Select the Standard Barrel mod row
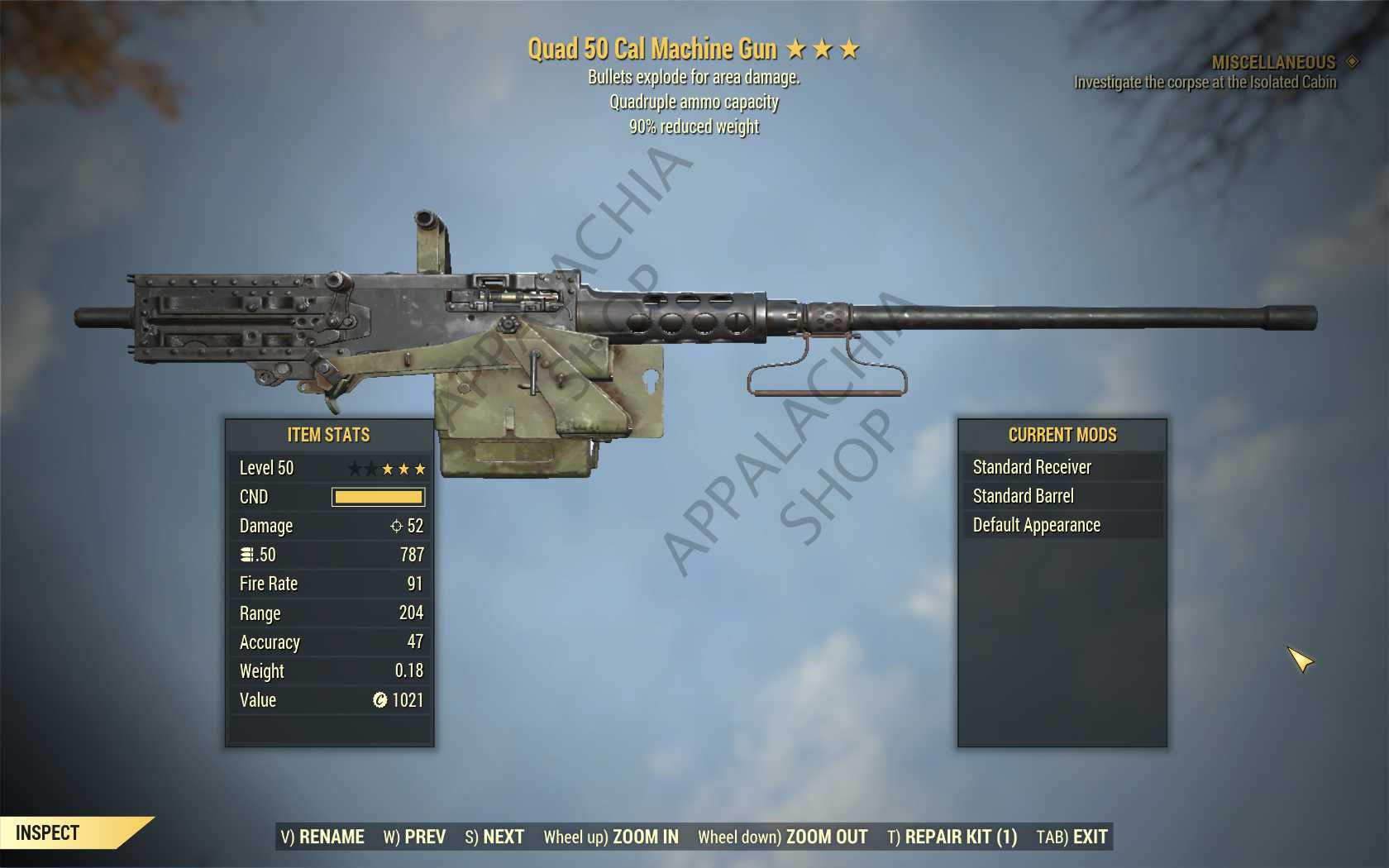The height and width of the screenshot is (868, 1389). point(1062,496)
